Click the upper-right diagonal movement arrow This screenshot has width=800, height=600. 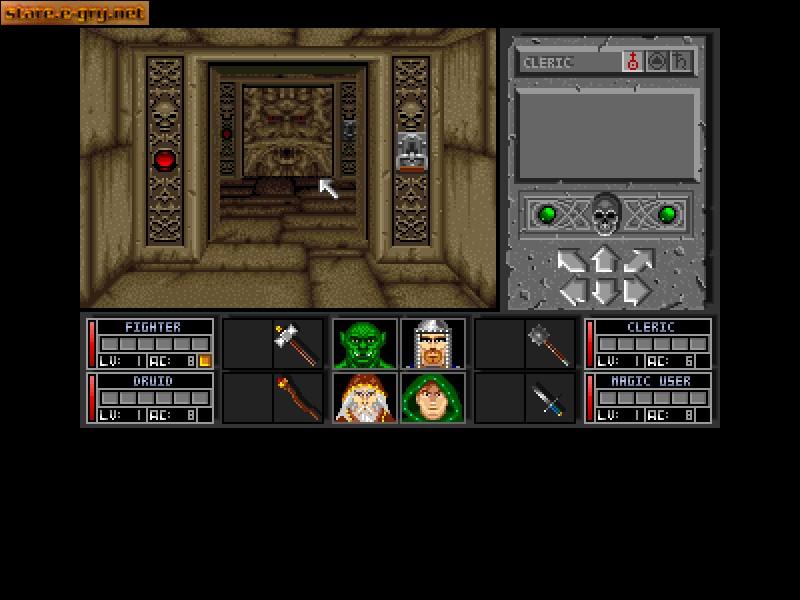point(637,262)
